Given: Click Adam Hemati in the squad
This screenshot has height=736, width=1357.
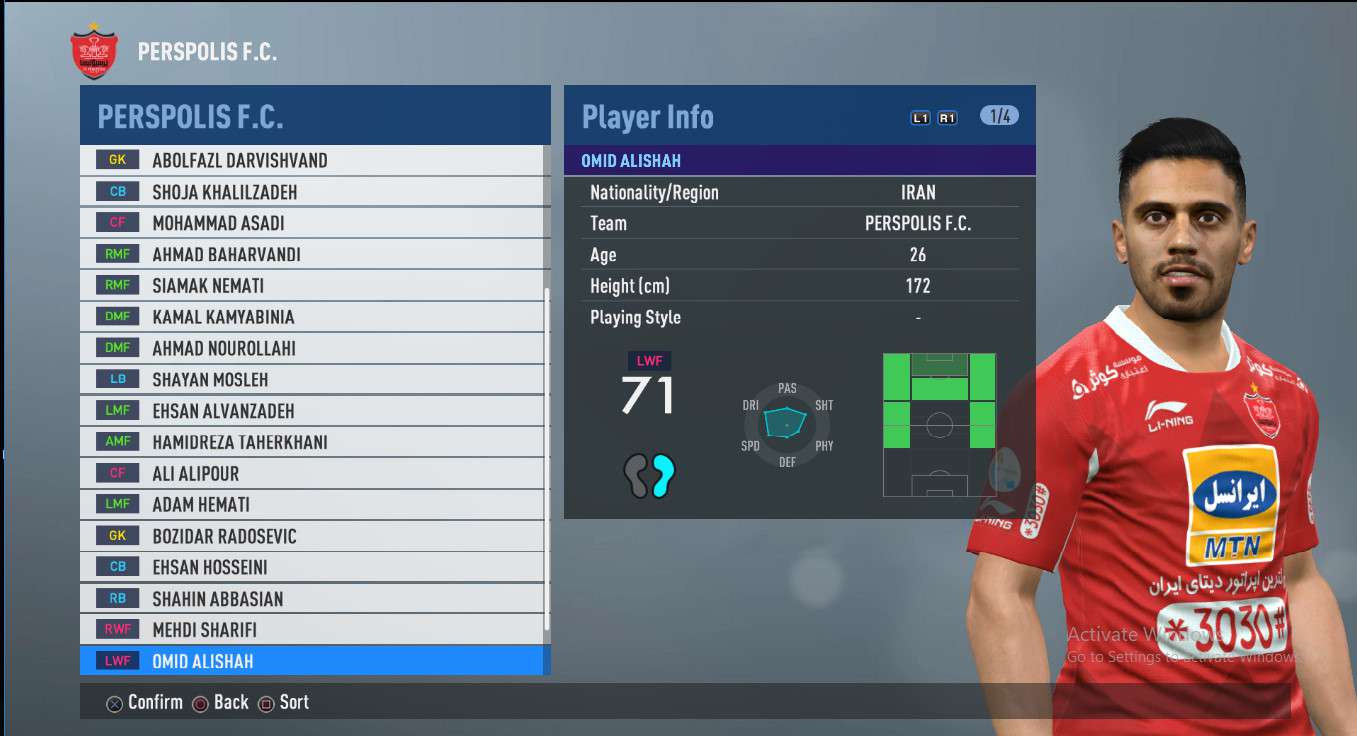Looking at the screenshot, I should tap(312, 505).
